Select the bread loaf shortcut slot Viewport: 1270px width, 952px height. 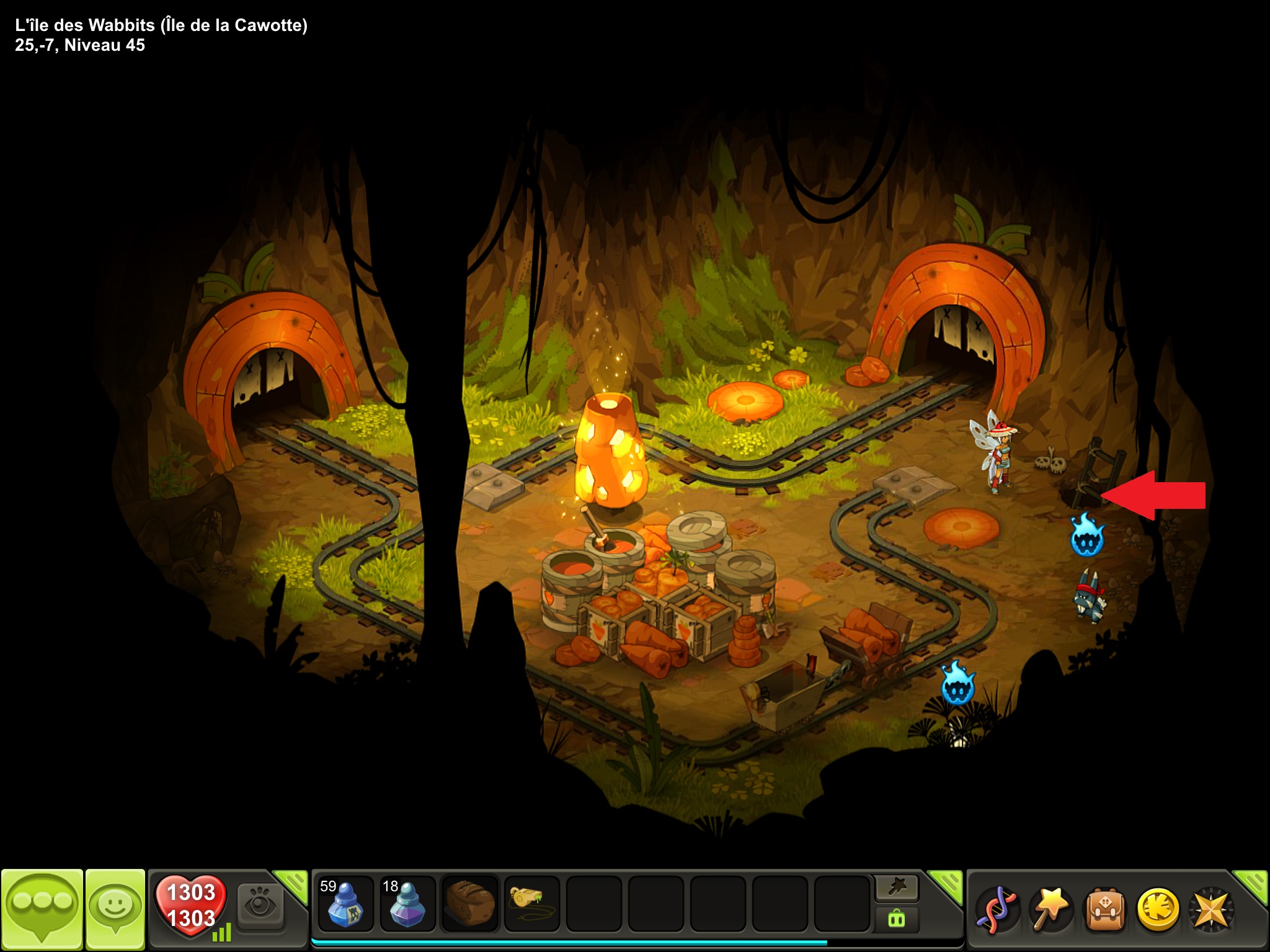tap(469, 904)
